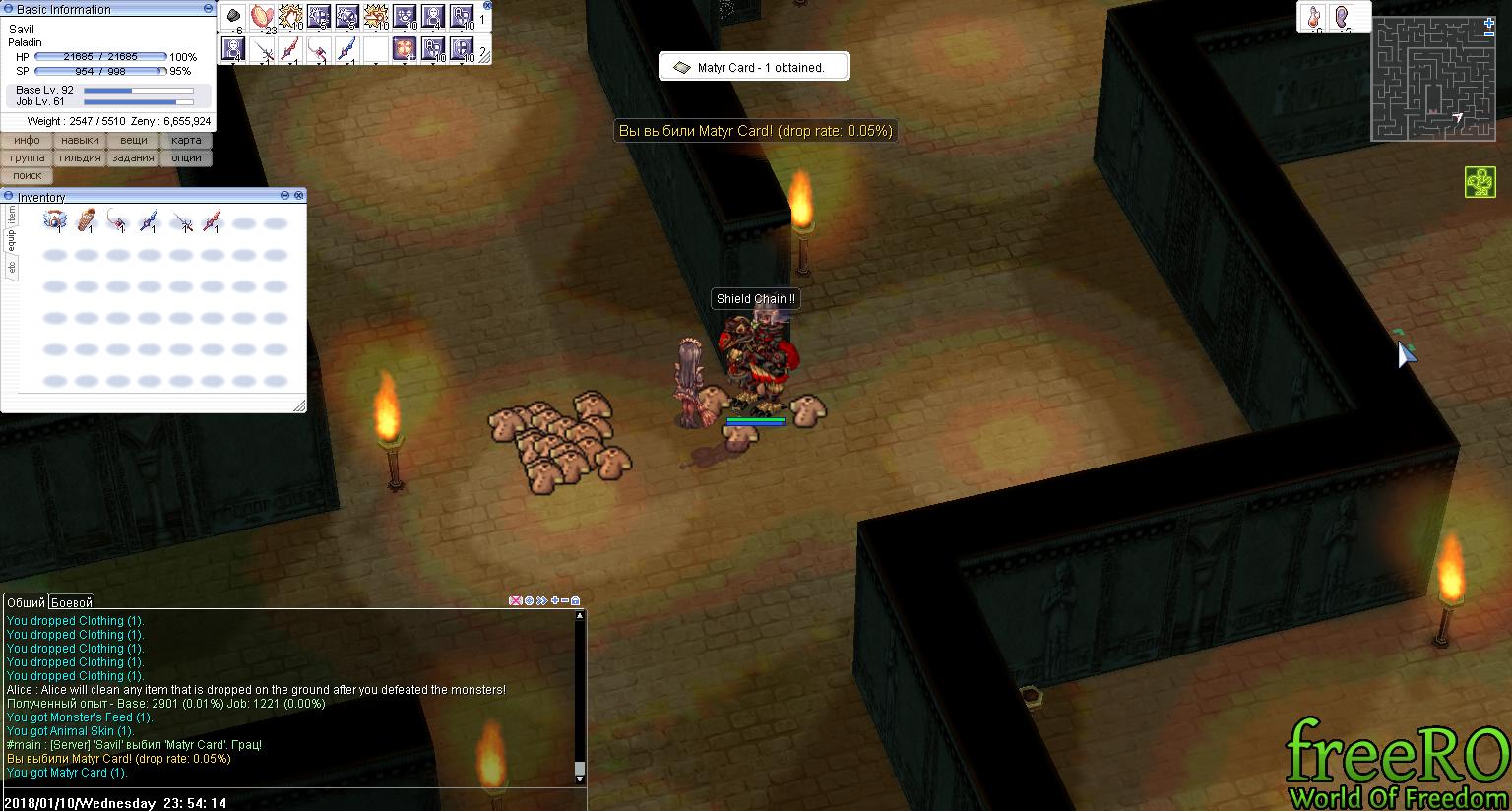The height and width of the screenshot is (811, 1512).
Task: Switch to the Inventory item tab
Action: pyautogui.click(x=12, y=215)
